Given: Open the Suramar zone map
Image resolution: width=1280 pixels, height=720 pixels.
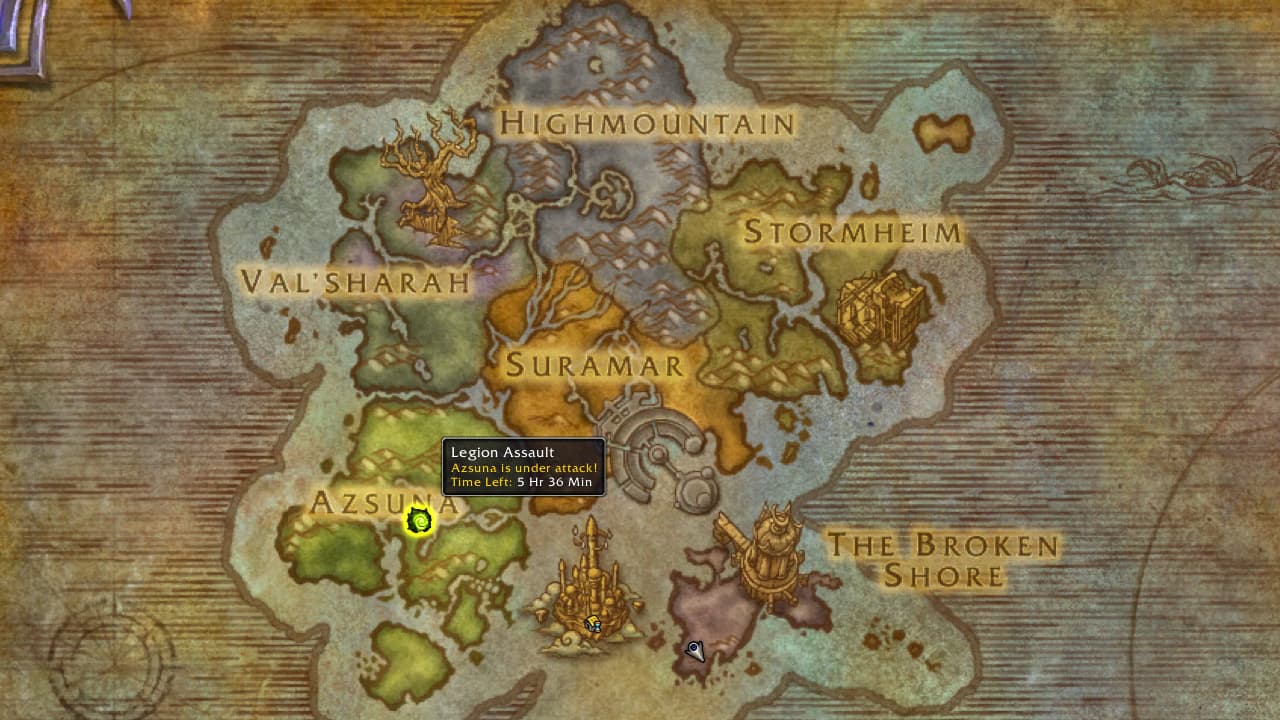Looking at the screenshot, I should [595, 367].
